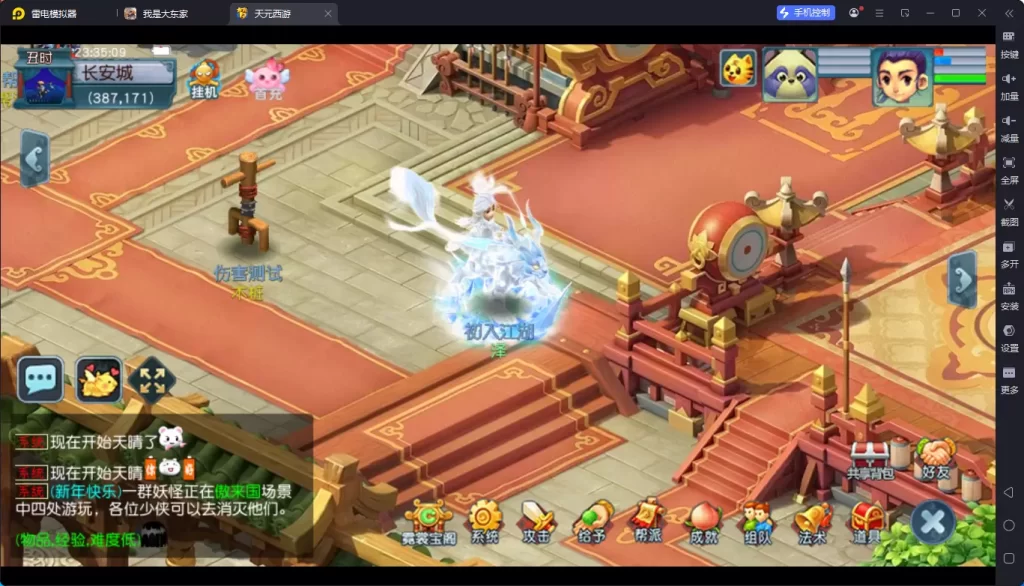
Task: Open the 法术 spells menu
Action: tap(812, 522)
